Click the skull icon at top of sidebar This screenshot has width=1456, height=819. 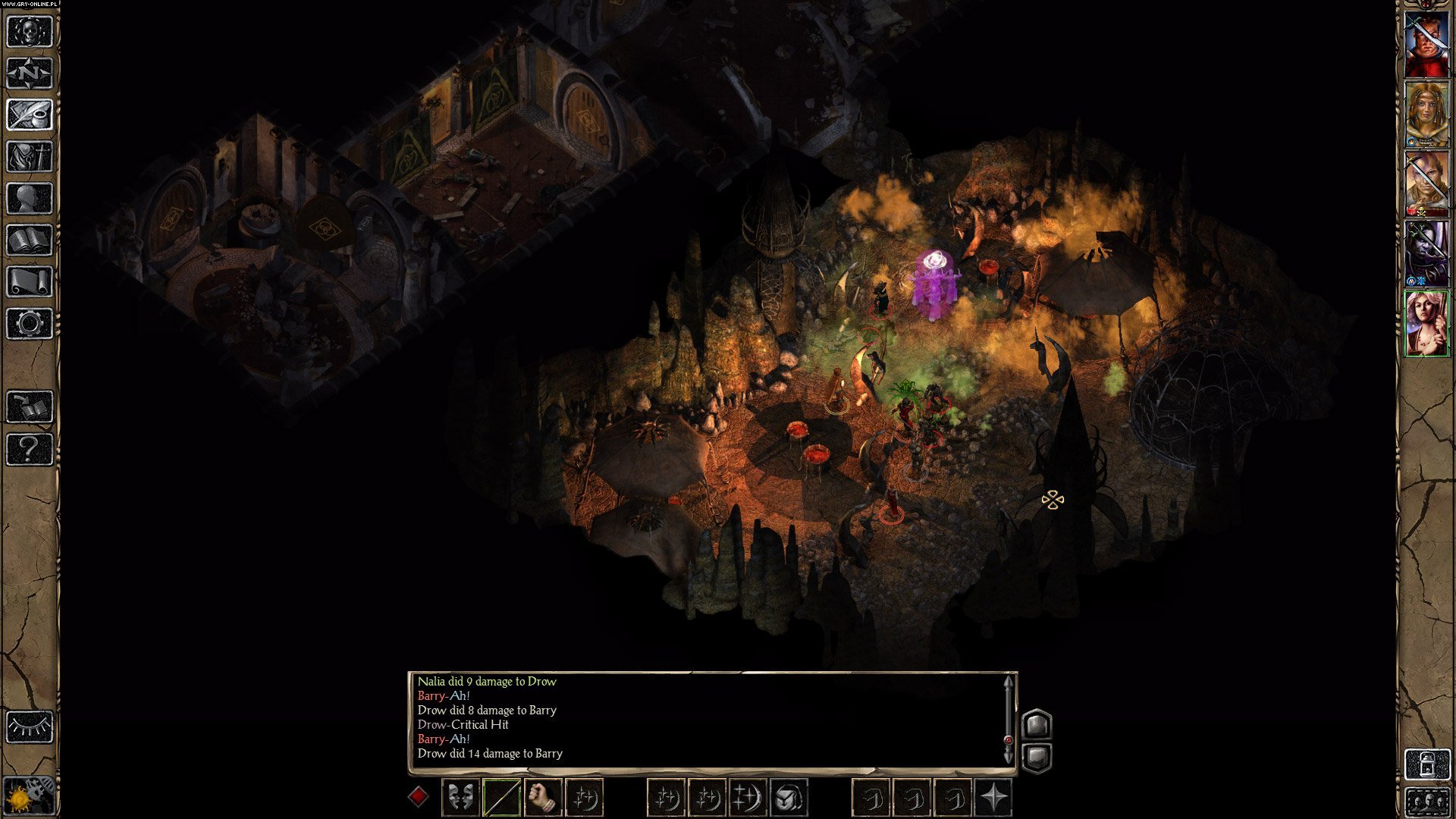(x=30, y=32)
